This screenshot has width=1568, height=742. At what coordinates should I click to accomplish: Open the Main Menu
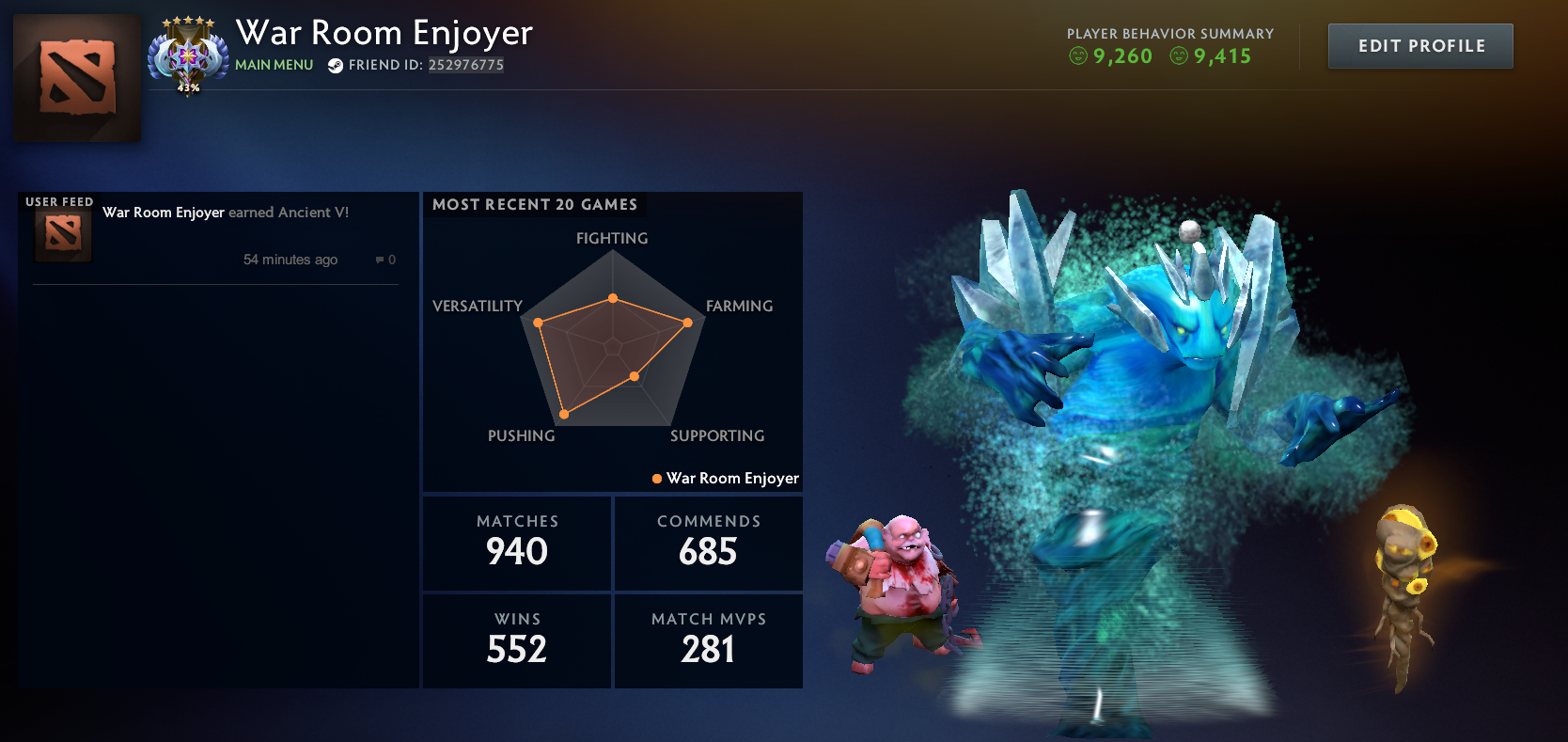tap(274, 65)
